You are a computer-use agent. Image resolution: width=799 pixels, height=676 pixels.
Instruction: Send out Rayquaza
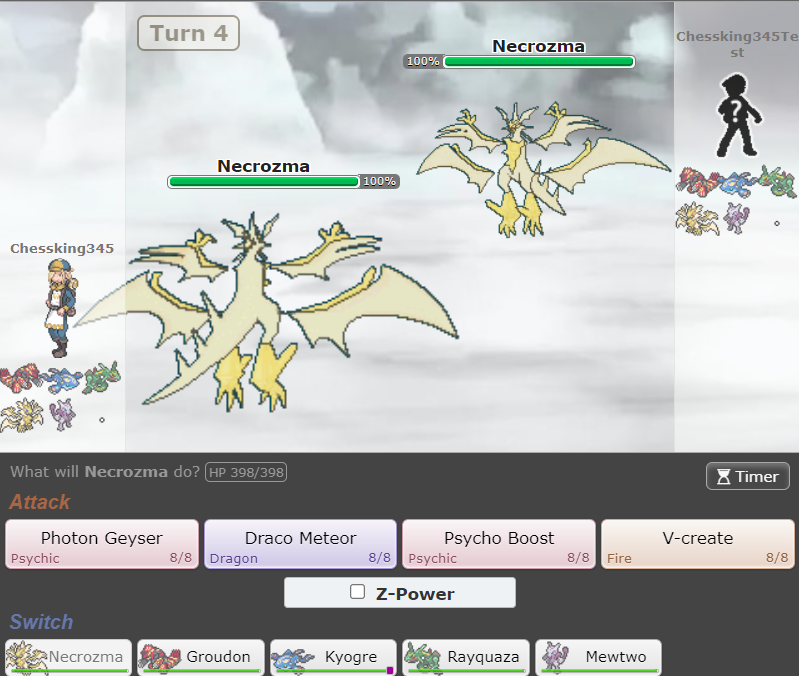point(466,657)
